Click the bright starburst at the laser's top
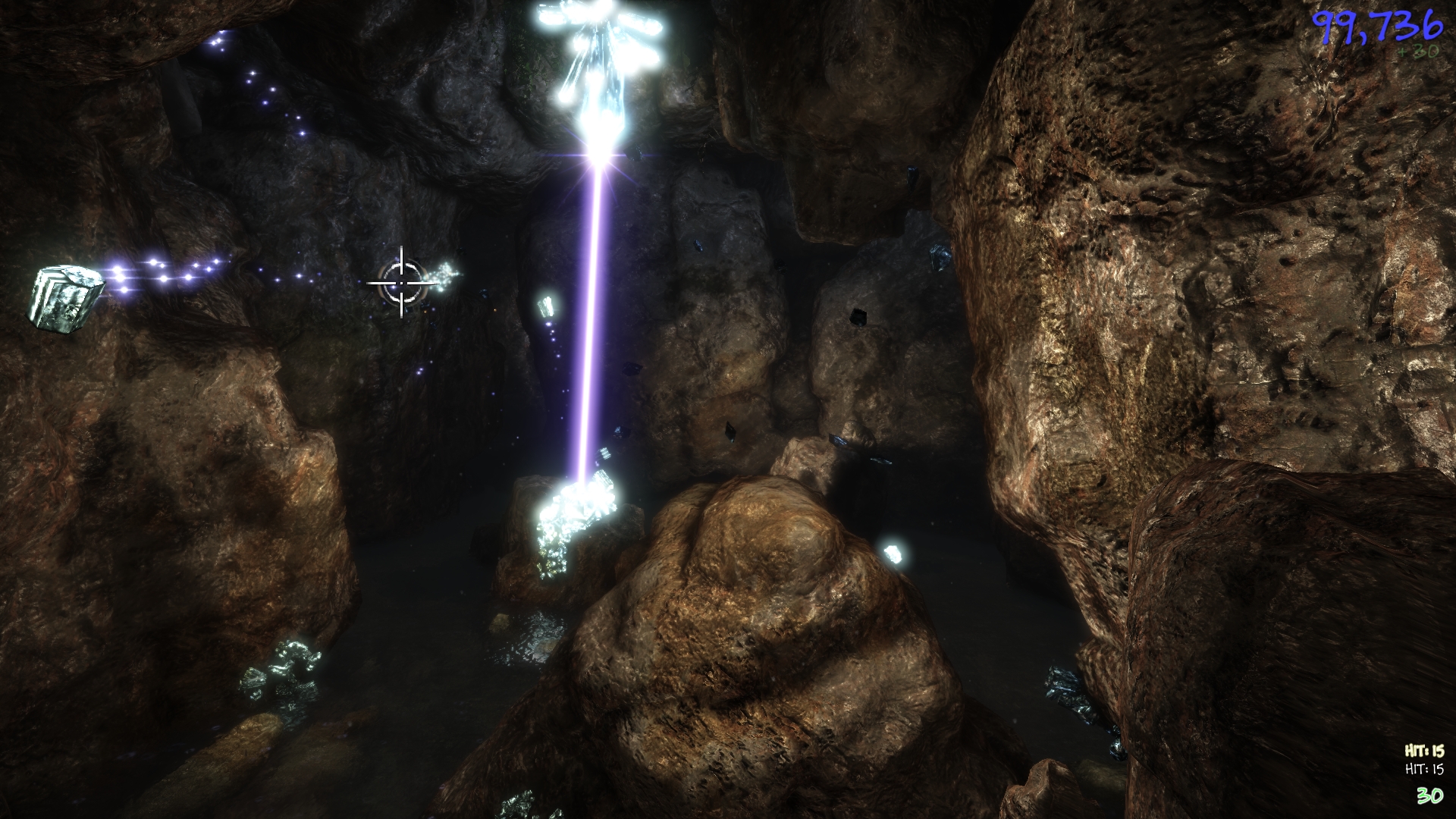 coord(599,155)
